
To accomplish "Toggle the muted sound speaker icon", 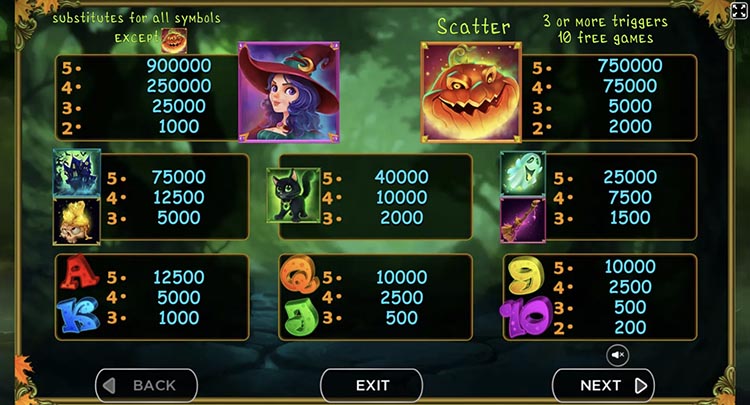I will (617, 354).
